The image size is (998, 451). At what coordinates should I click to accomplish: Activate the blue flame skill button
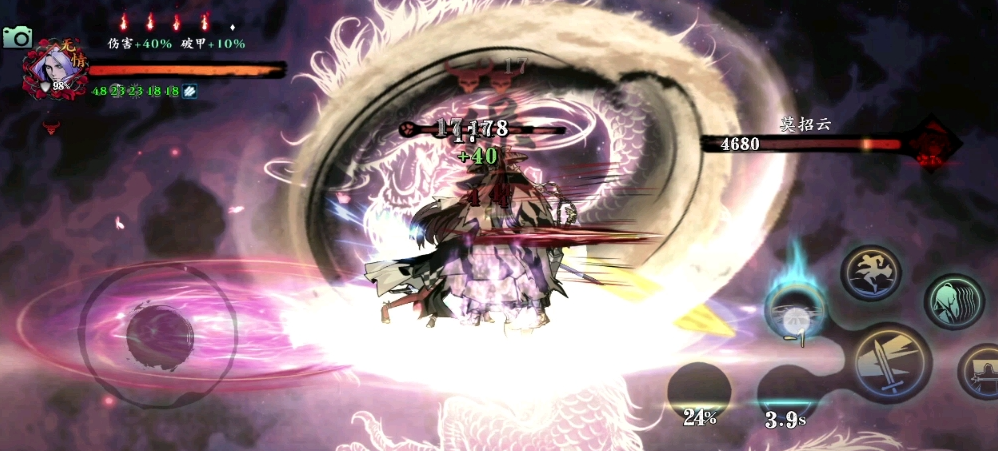(x=796, y=311)
